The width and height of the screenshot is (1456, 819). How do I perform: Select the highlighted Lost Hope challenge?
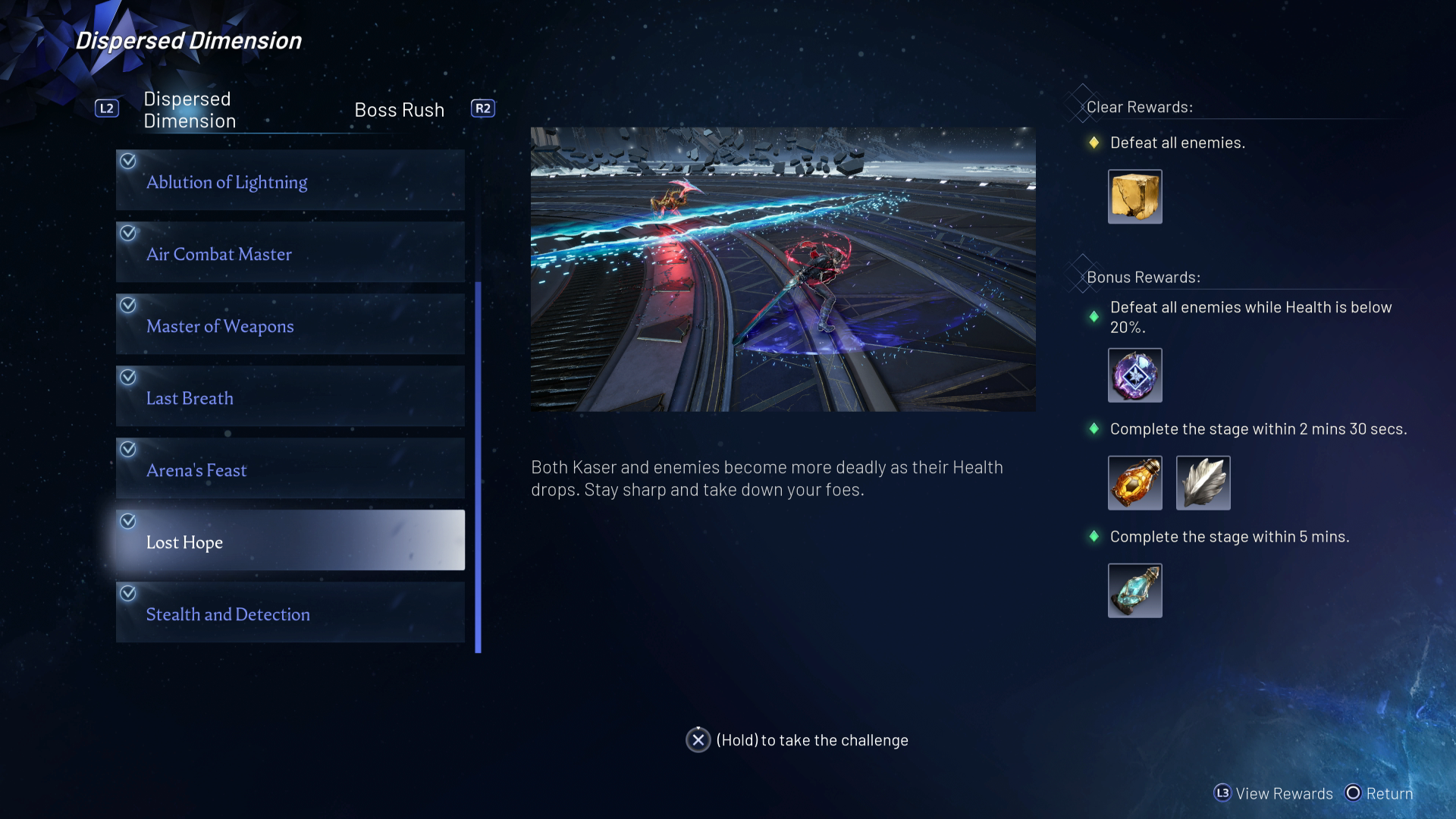point(290,541)
